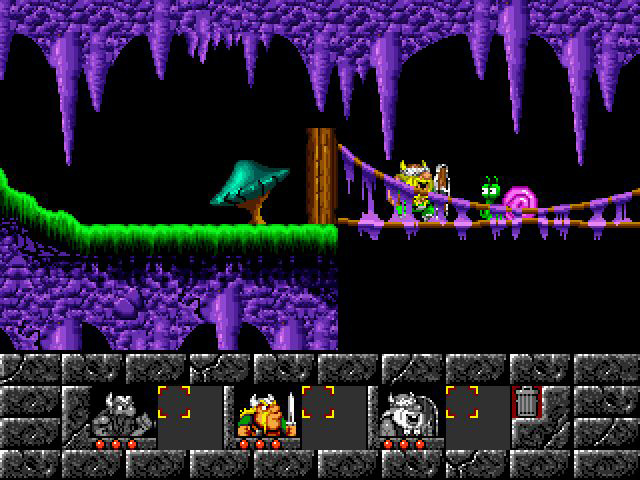Image resolution: width=640 pixels, height=480 pixels.
Task: Click the trash can icon
Action: click(527, 403)
